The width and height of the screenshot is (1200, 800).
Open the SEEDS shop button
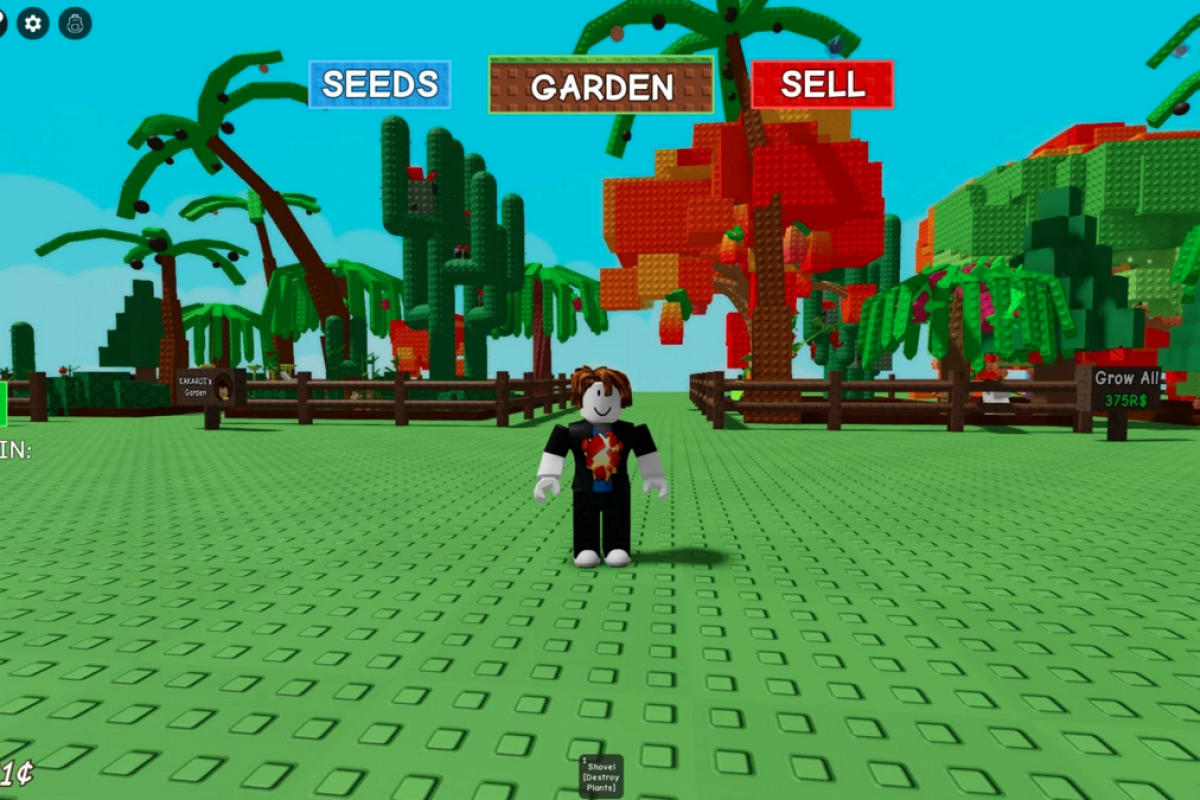coord(379,85)
